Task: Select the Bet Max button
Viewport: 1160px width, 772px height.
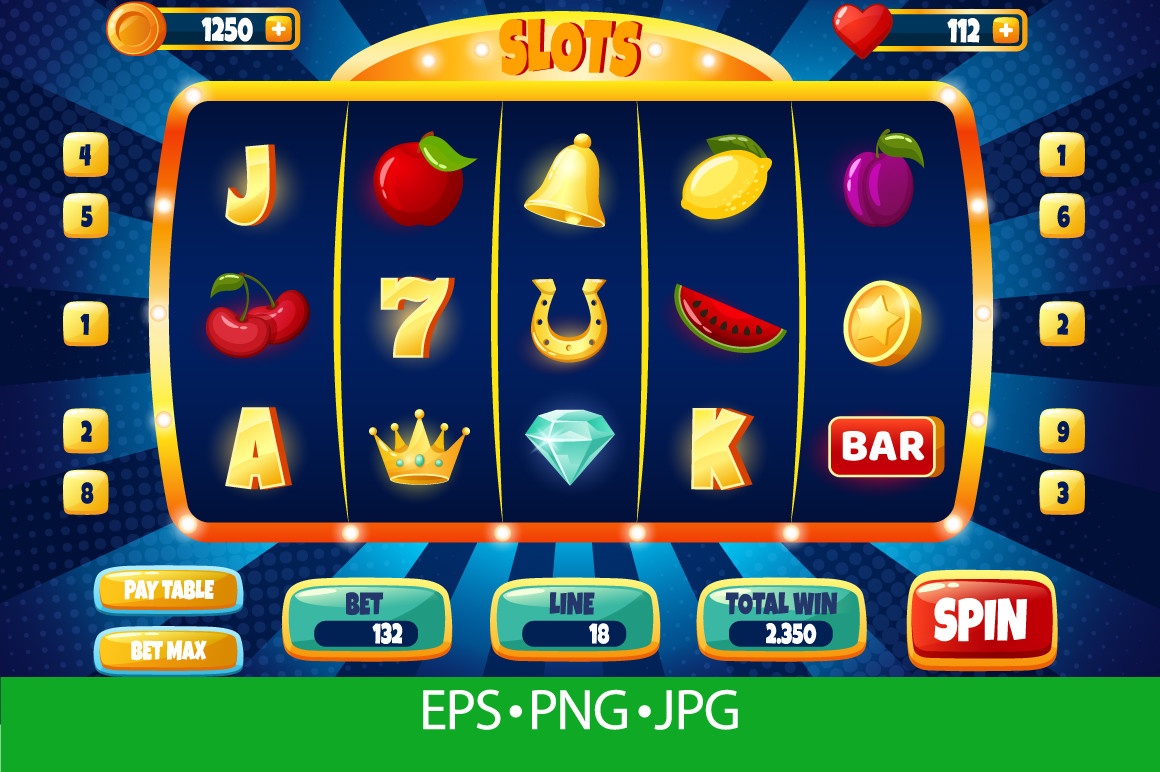Action: pyautogui.click(x=168, y=651)
